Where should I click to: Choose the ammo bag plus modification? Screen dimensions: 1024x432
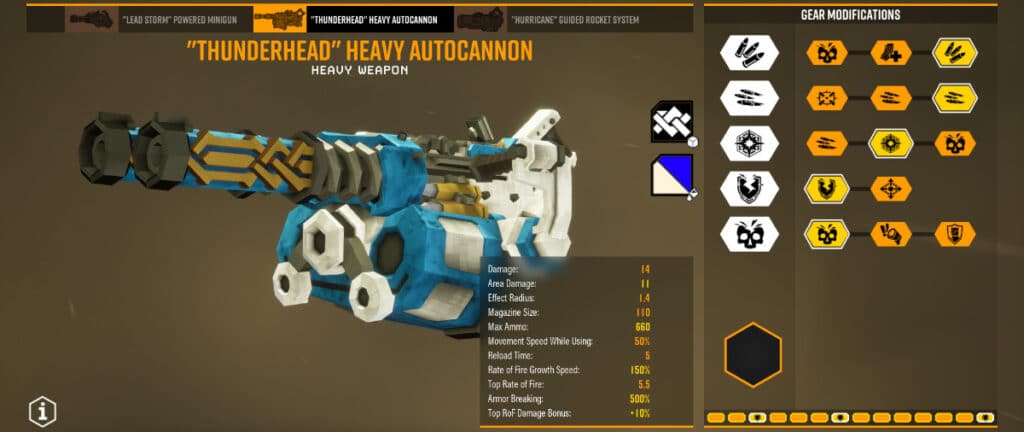coord(891,53)
